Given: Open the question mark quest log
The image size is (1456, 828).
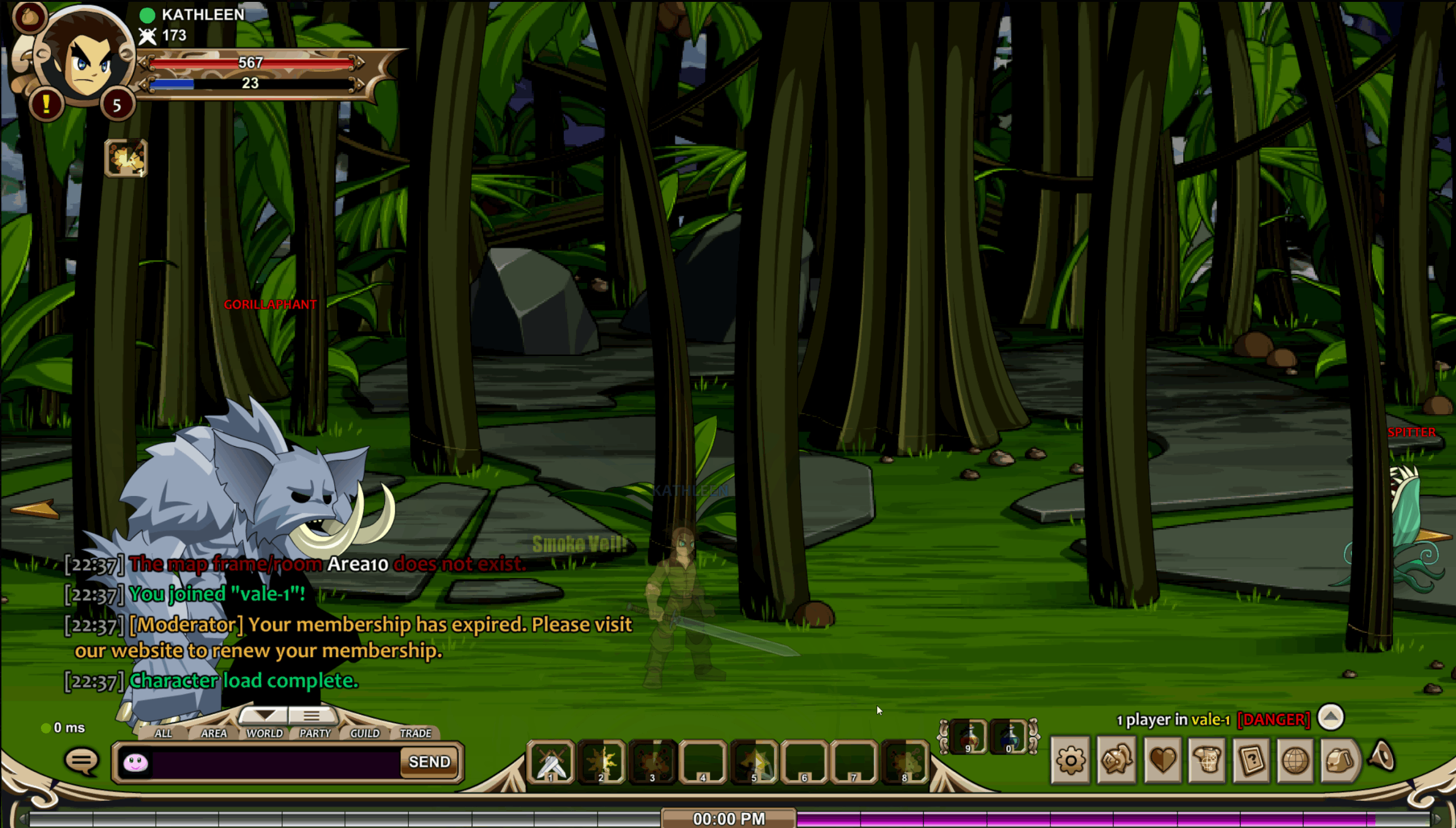Looking at the screenshot, I should point(1251,761).
